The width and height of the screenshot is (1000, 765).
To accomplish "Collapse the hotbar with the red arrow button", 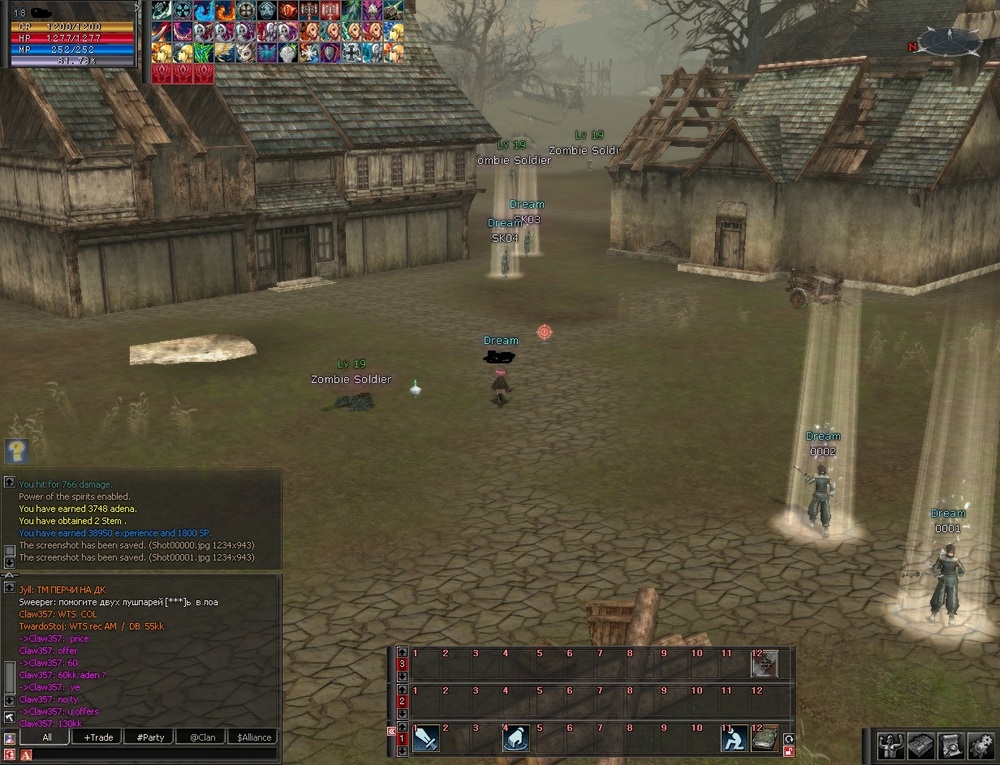I will 391,731.
